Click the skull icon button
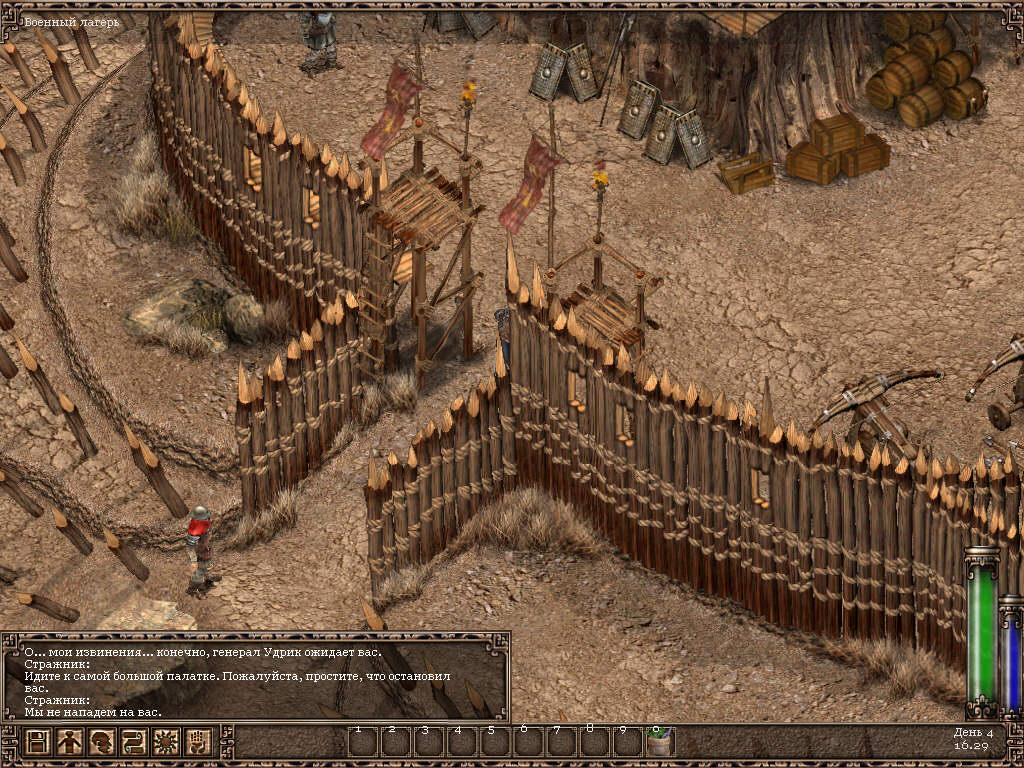This screenshot has height=768, width=1024. [102, 742]
